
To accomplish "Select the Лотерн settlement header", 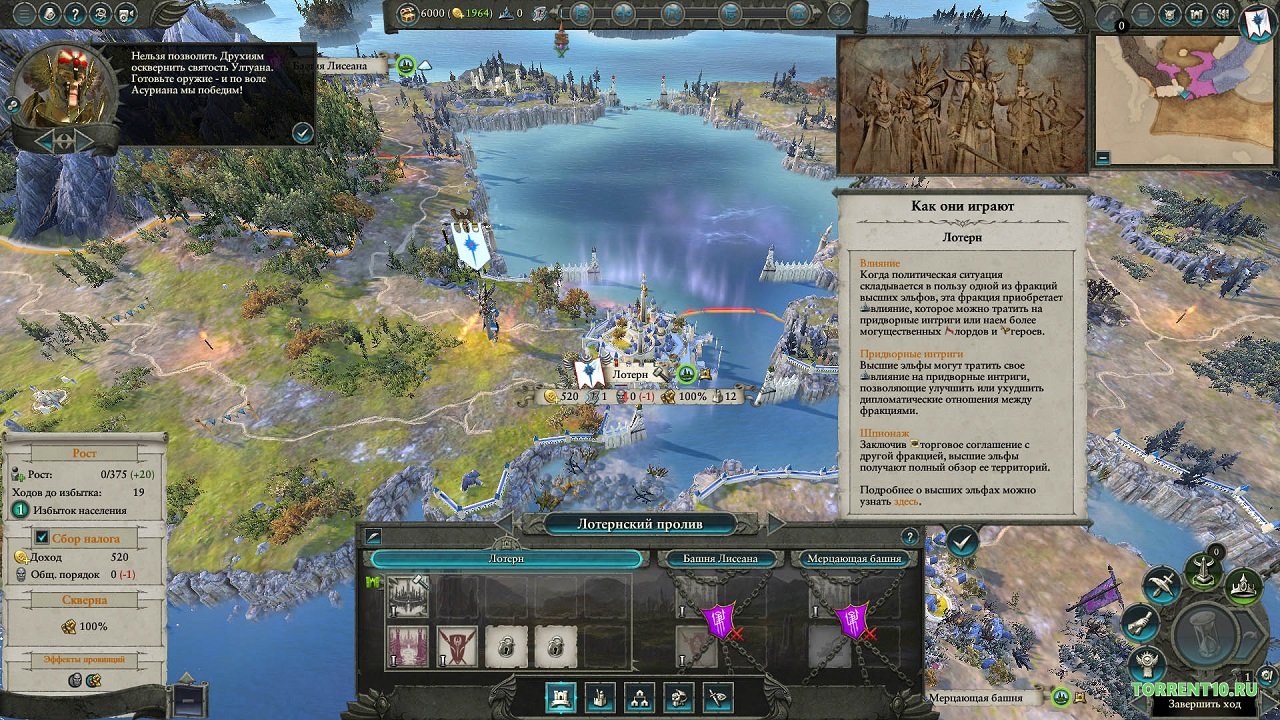I will coord(506,559).
